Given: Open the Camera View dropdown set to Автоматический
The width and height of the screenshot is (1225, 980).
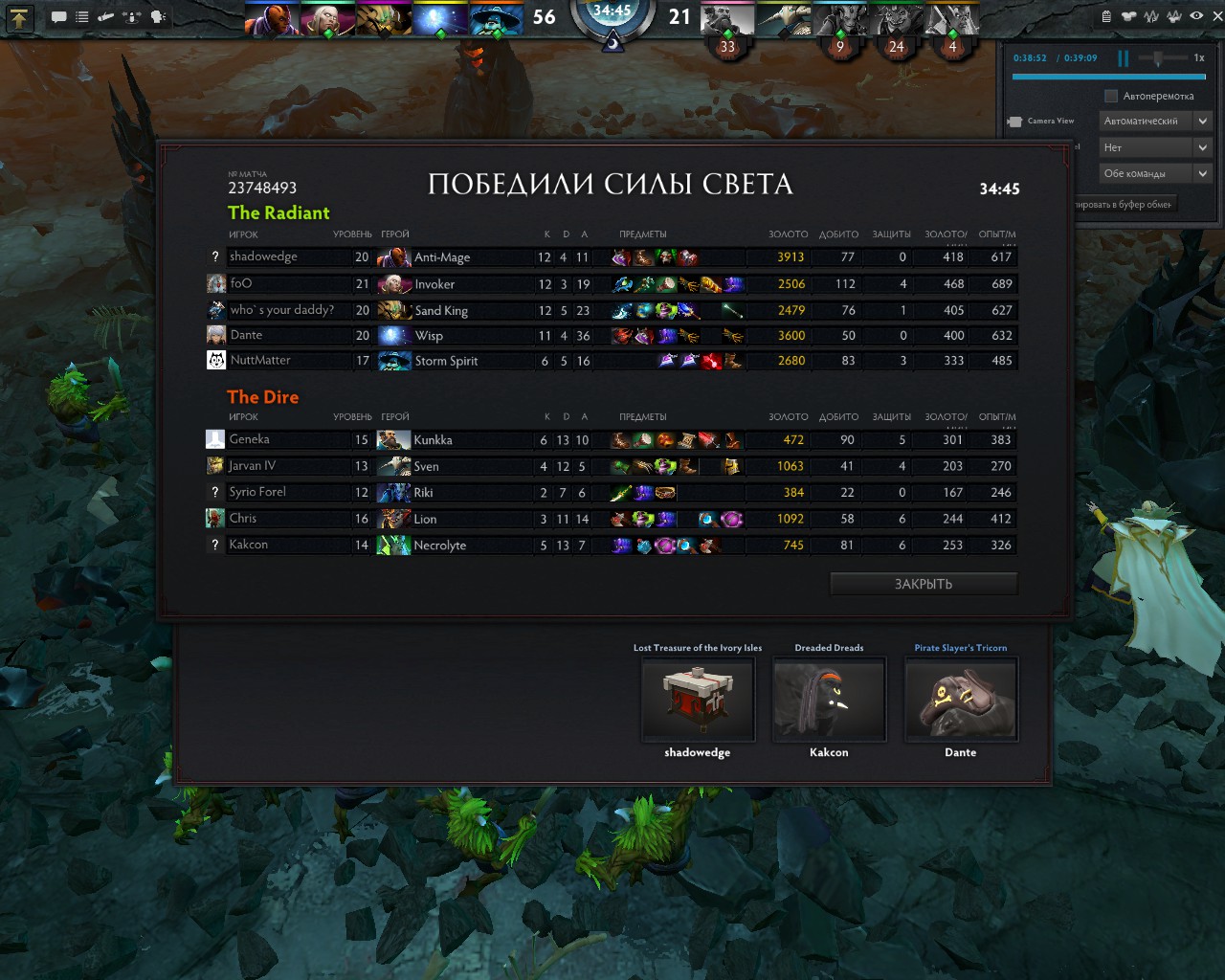Looking at the screenshot, I should 1155,121.
